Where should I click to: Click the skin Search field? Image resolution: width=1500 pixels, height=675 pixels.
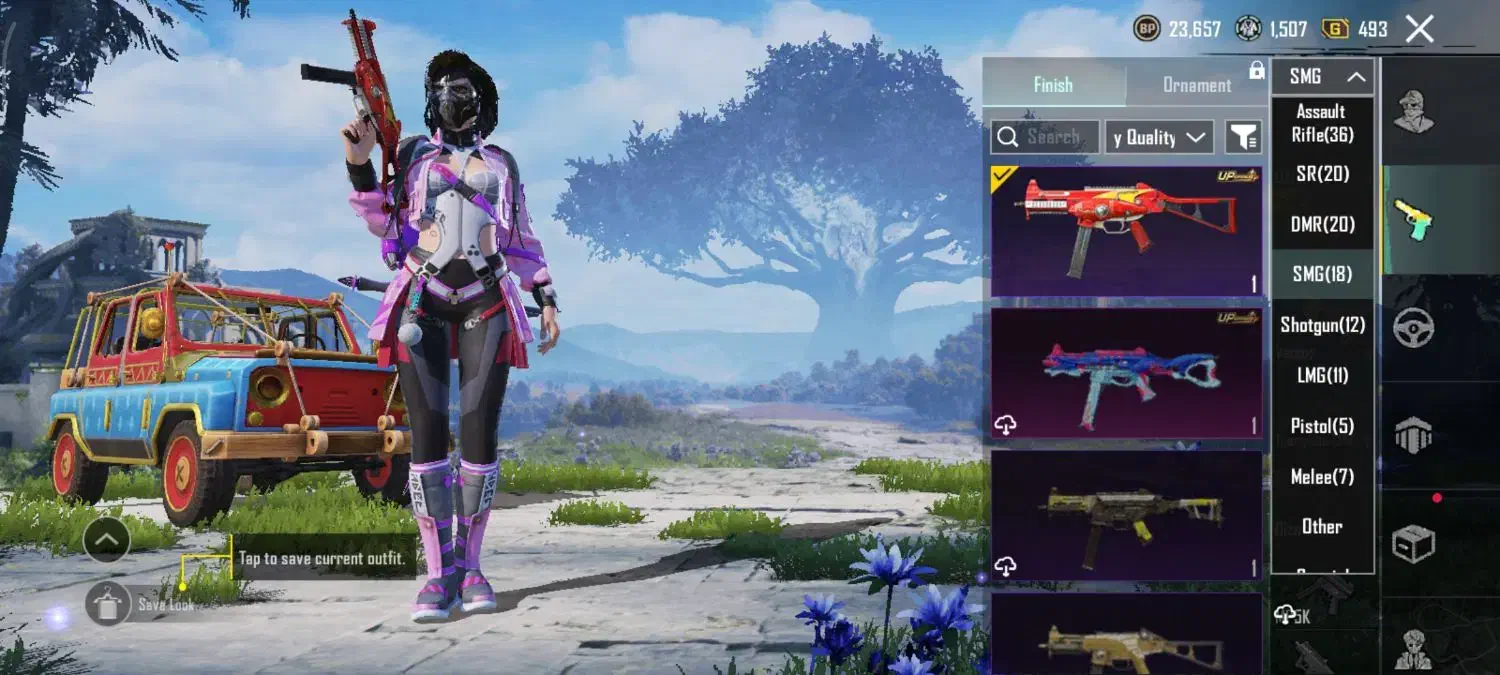1045,137
